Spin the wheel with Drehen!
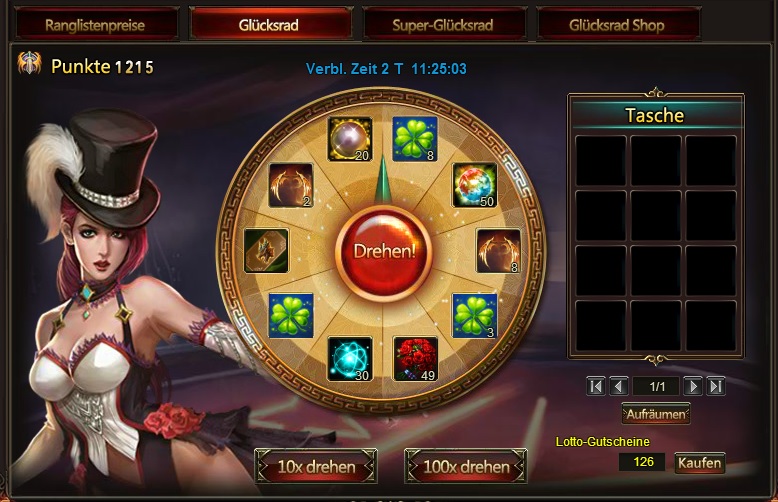Viewport: 778px width, 502px height. coord(383,250)
